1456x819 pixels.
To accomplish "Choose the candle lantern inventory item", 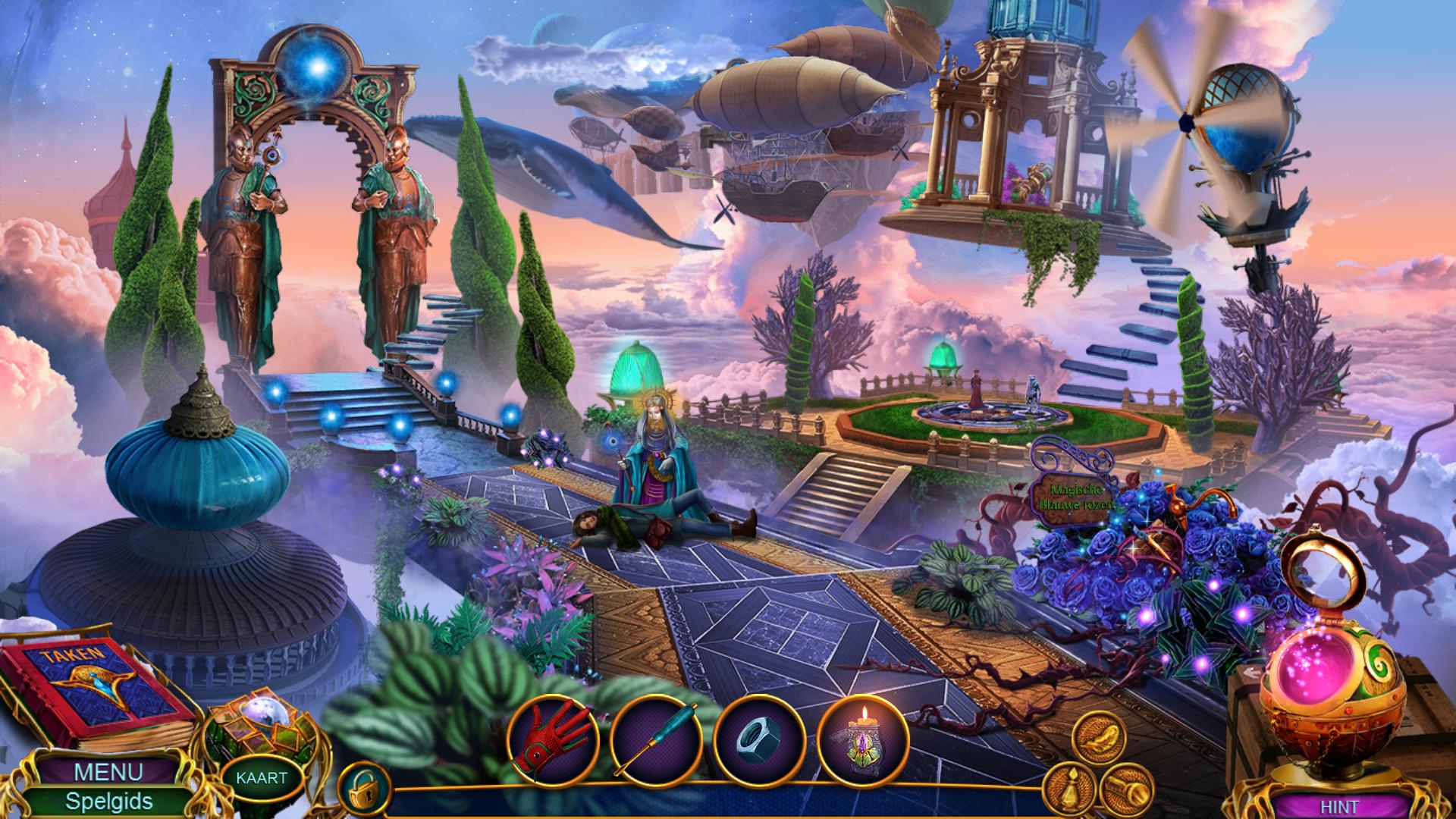I will 864,739.
